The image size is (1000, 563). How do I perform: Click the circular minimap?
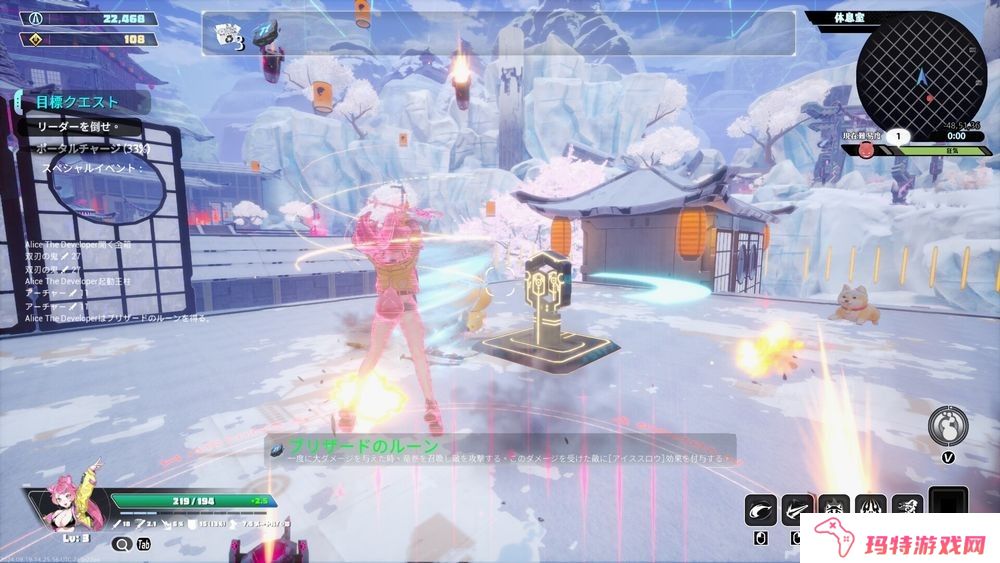[918, 75]
